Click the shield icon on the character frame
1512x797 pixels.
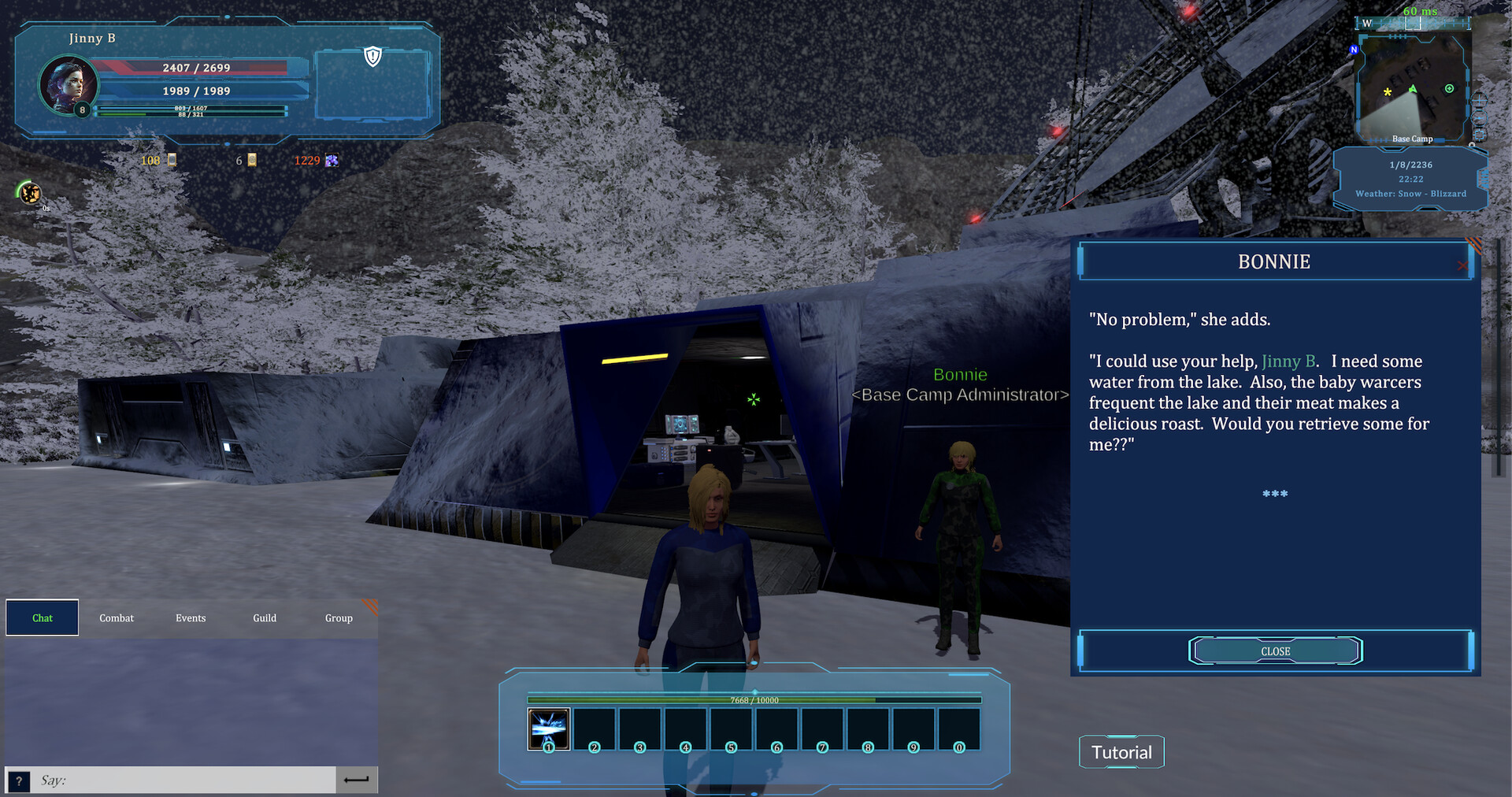pyautogui.click(x=372, y=57)
